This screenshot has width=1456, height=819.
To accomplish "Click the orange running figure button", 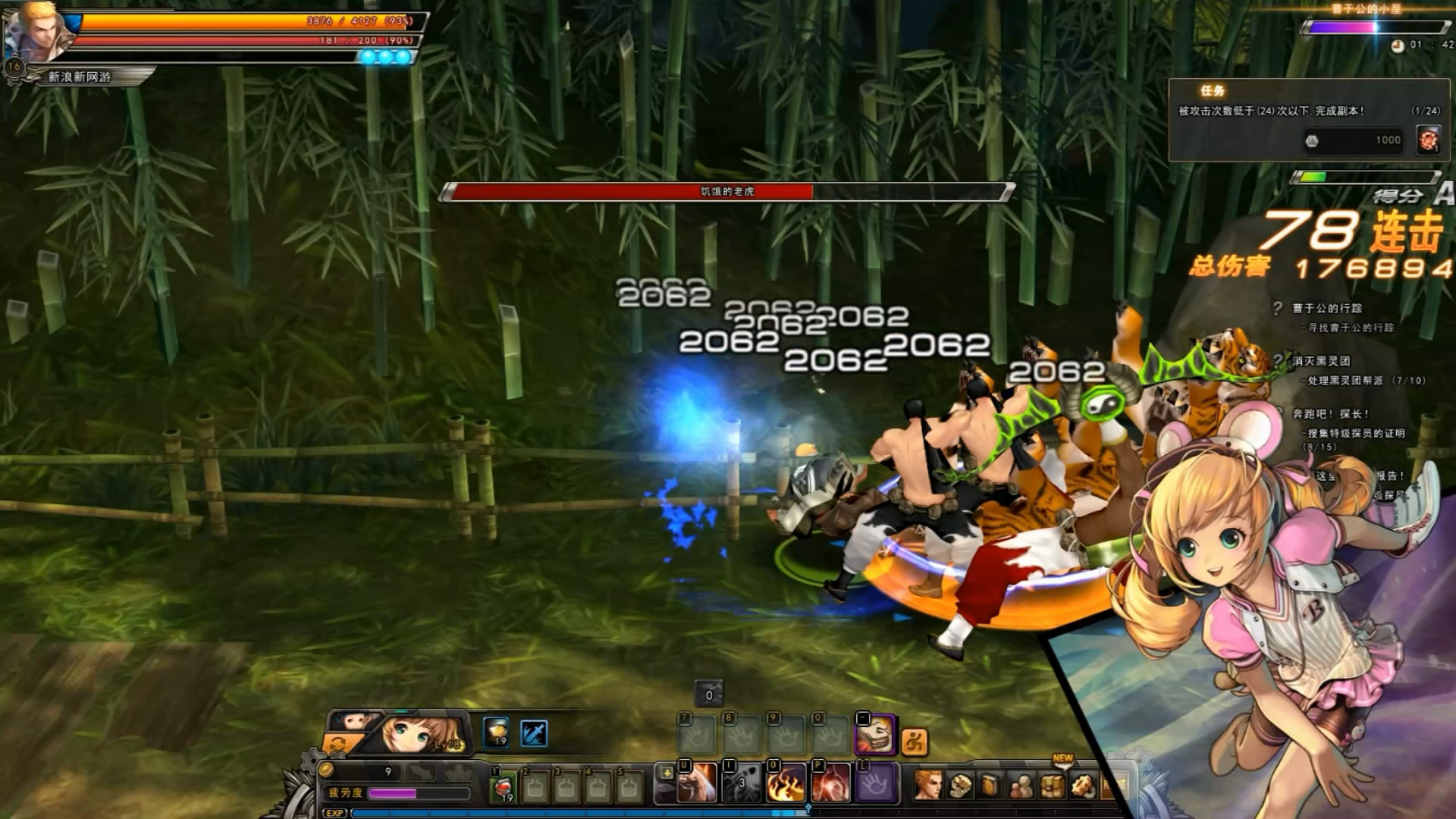I will (x=915, y=742).
